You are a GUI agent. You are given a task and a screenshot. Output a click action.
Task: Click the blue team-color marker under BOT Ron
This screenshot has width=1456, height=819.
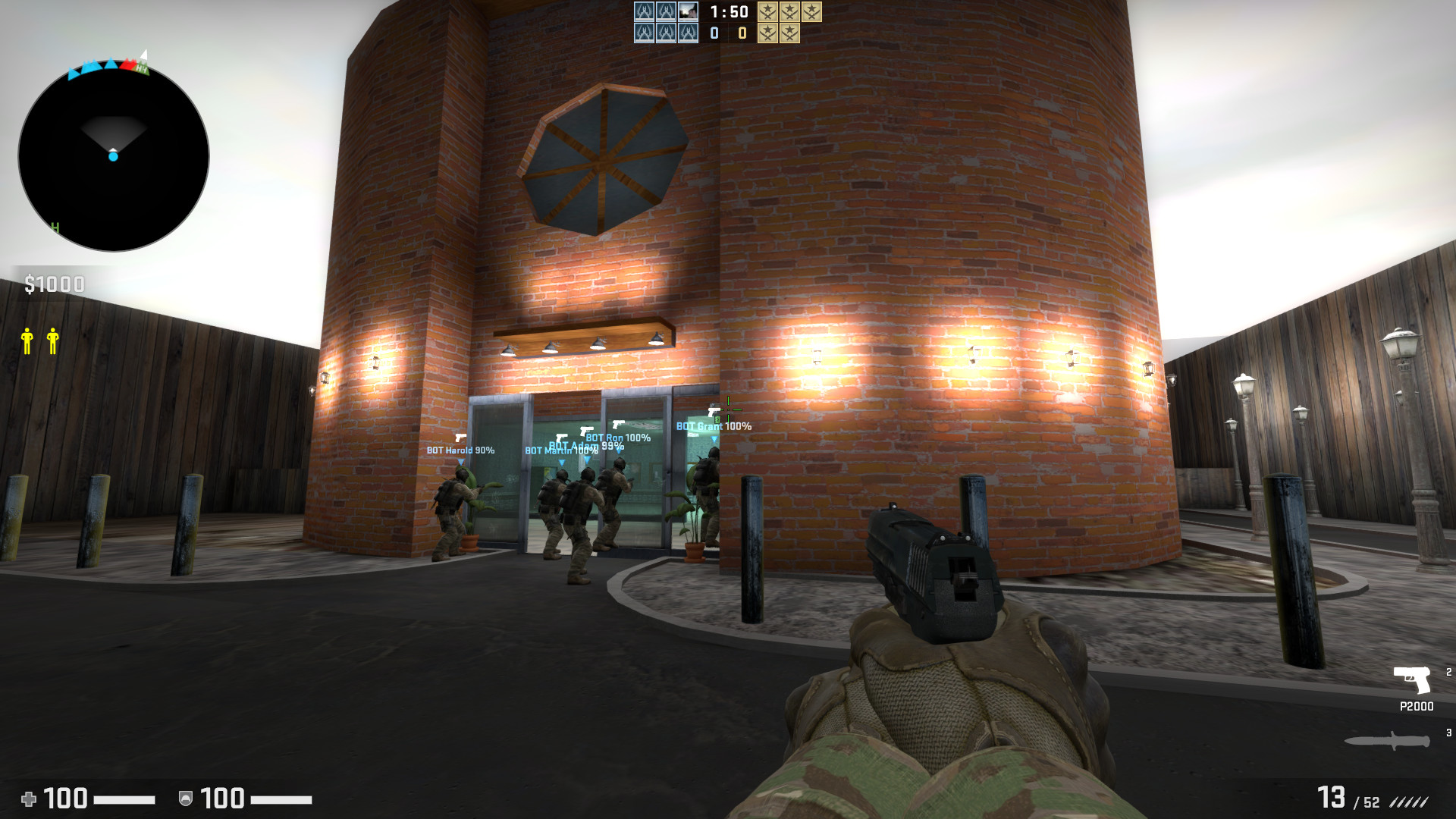point(618,451)
